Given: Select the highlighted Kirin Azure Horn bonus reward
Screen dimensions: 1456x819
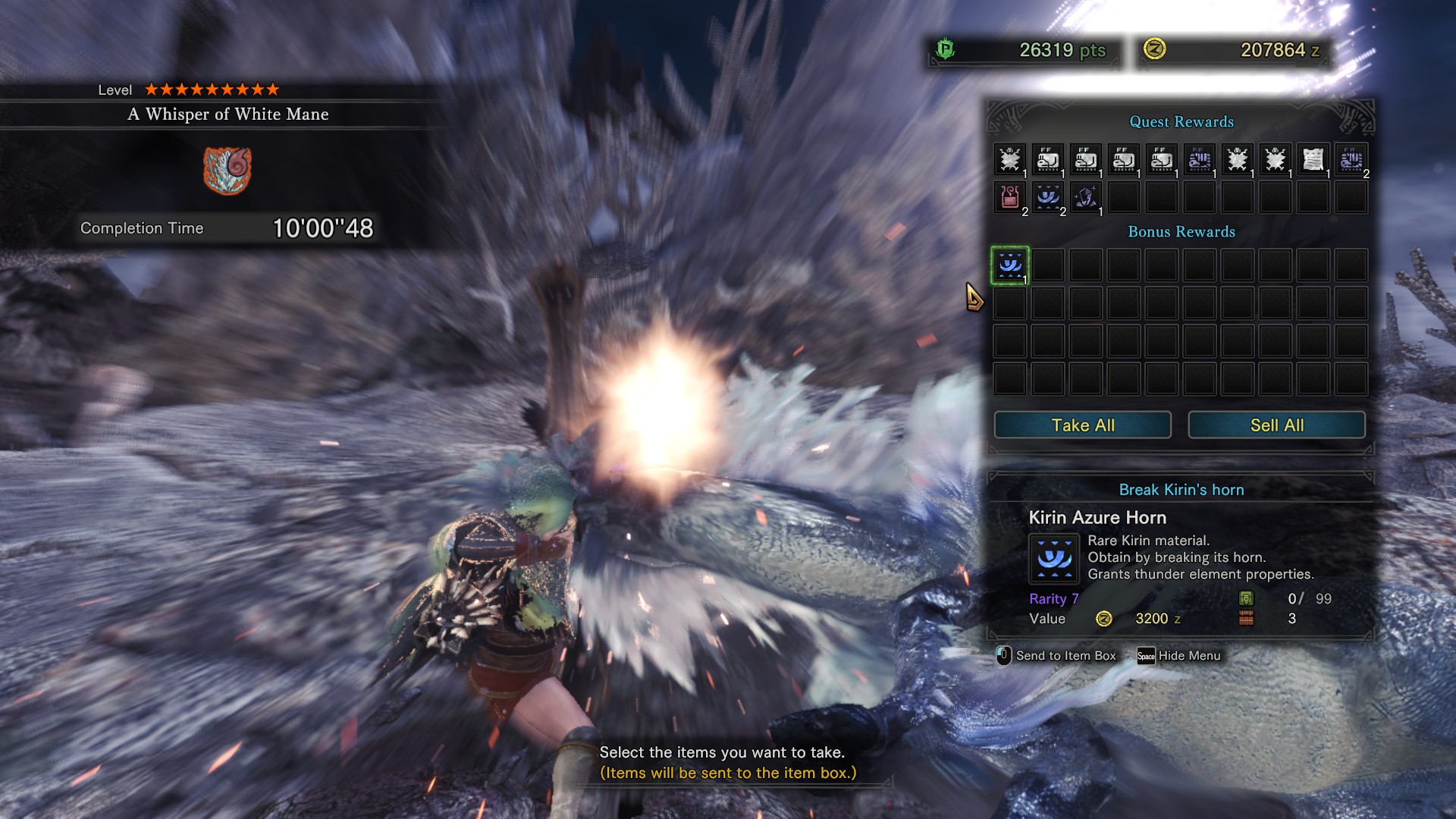Looking at the screenshot, I should tap(1009, 265).
